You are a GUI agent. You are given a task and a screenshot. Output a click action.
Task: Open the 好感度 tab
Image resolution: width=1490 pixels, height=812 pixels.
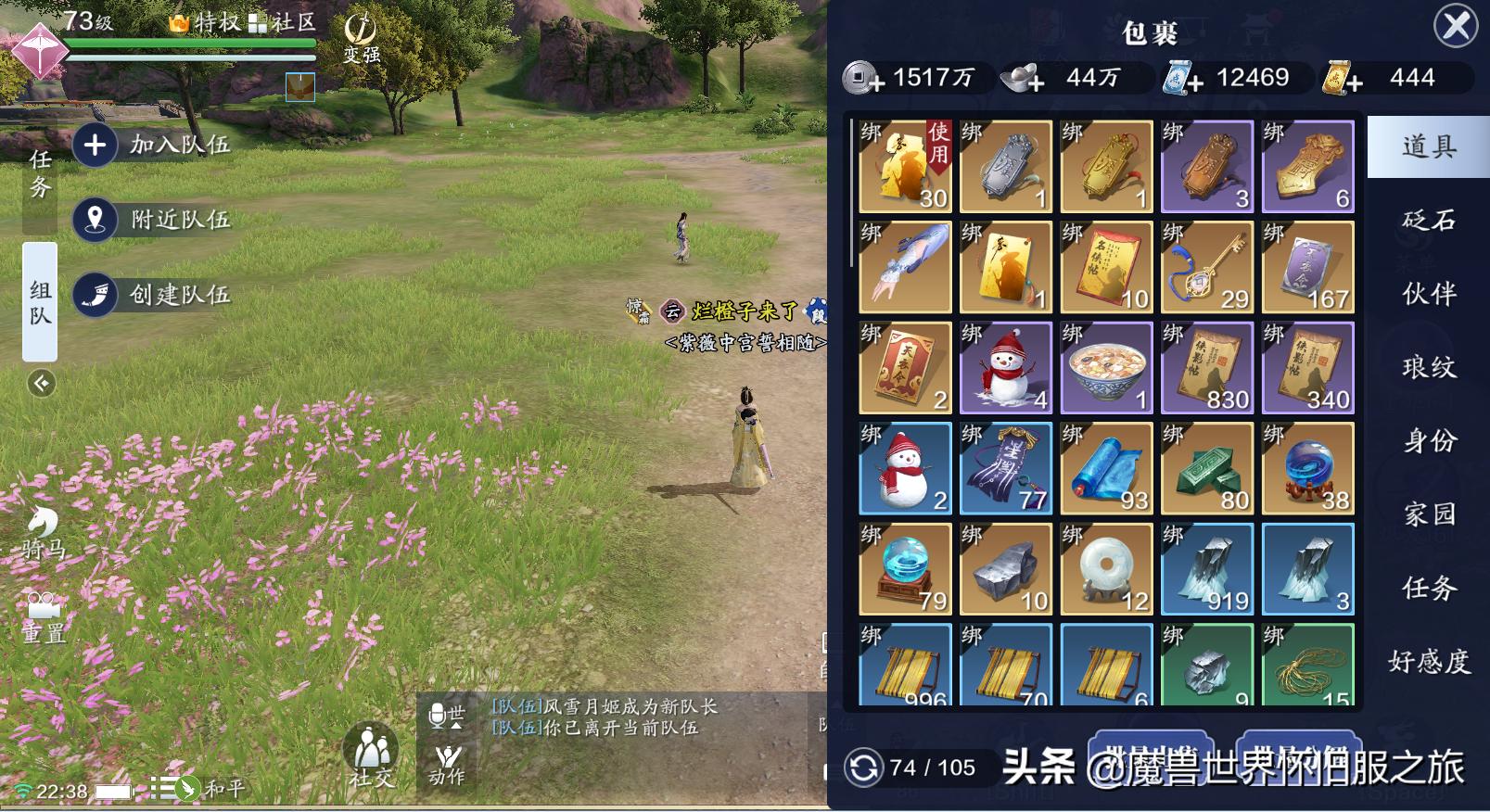(x=1428, y=661)
